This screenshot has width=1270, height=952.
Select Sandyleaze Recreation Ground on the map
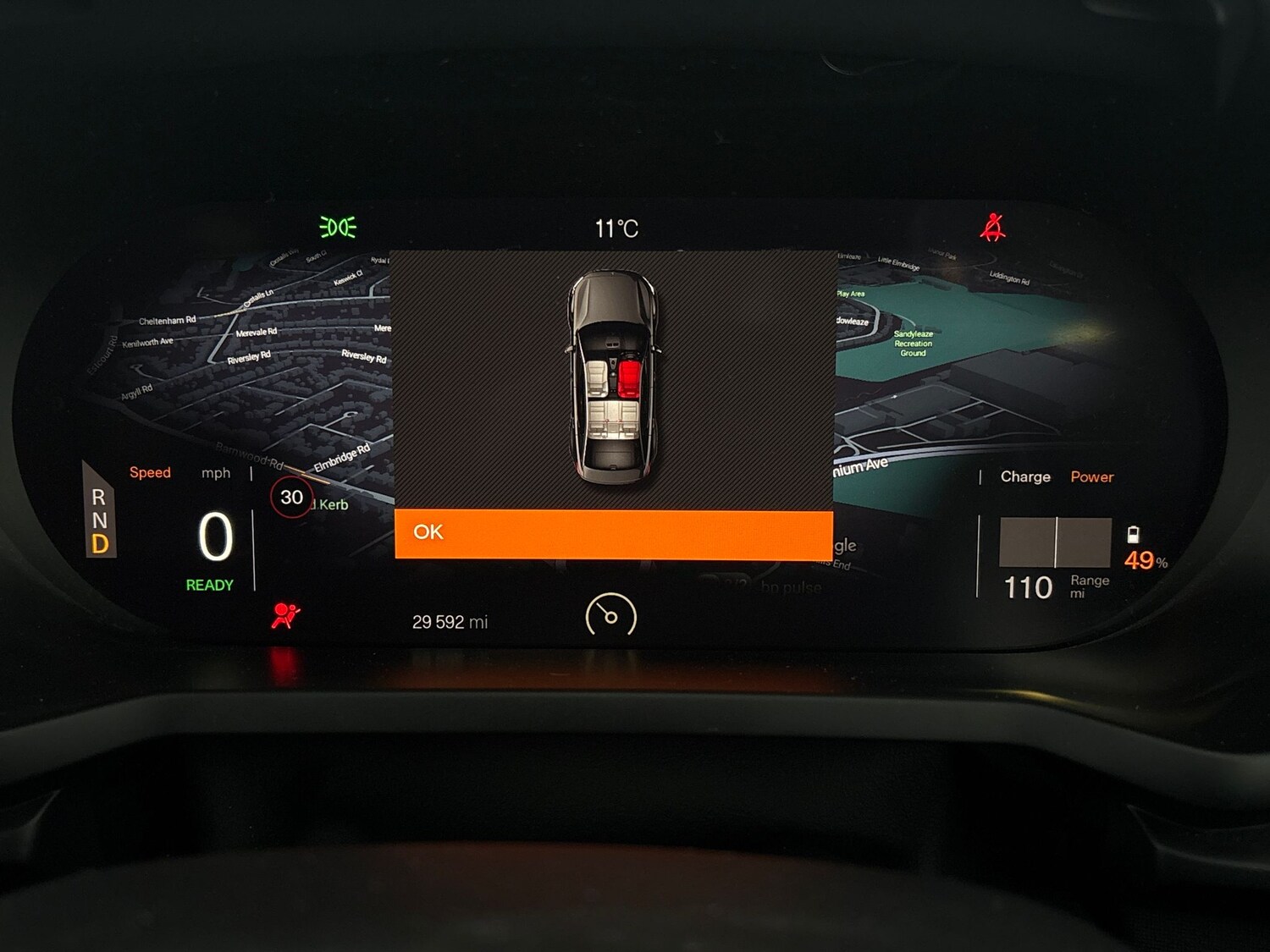(913, 344)
